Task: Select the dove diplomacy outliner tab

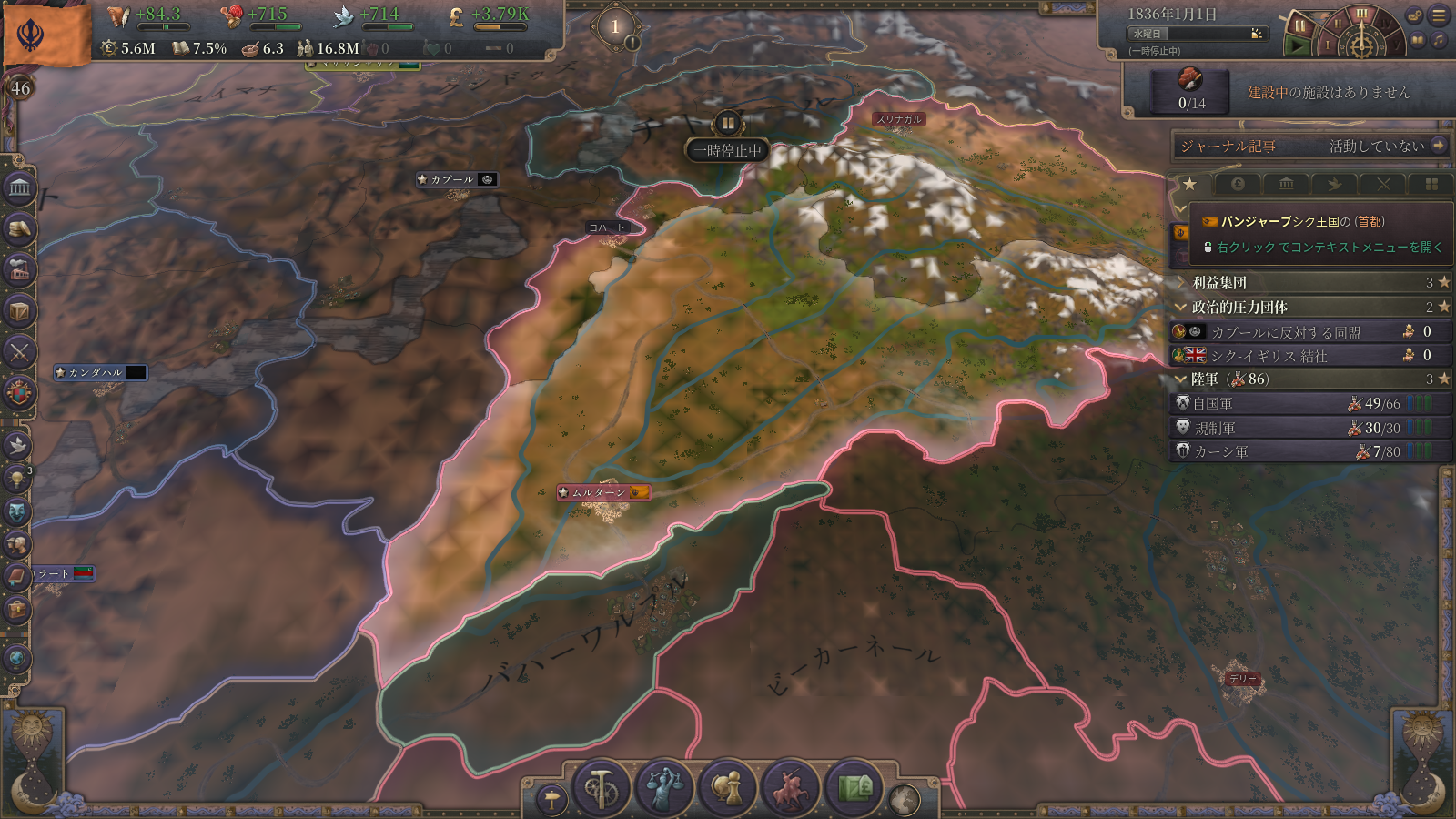Action: point(1334,185)
